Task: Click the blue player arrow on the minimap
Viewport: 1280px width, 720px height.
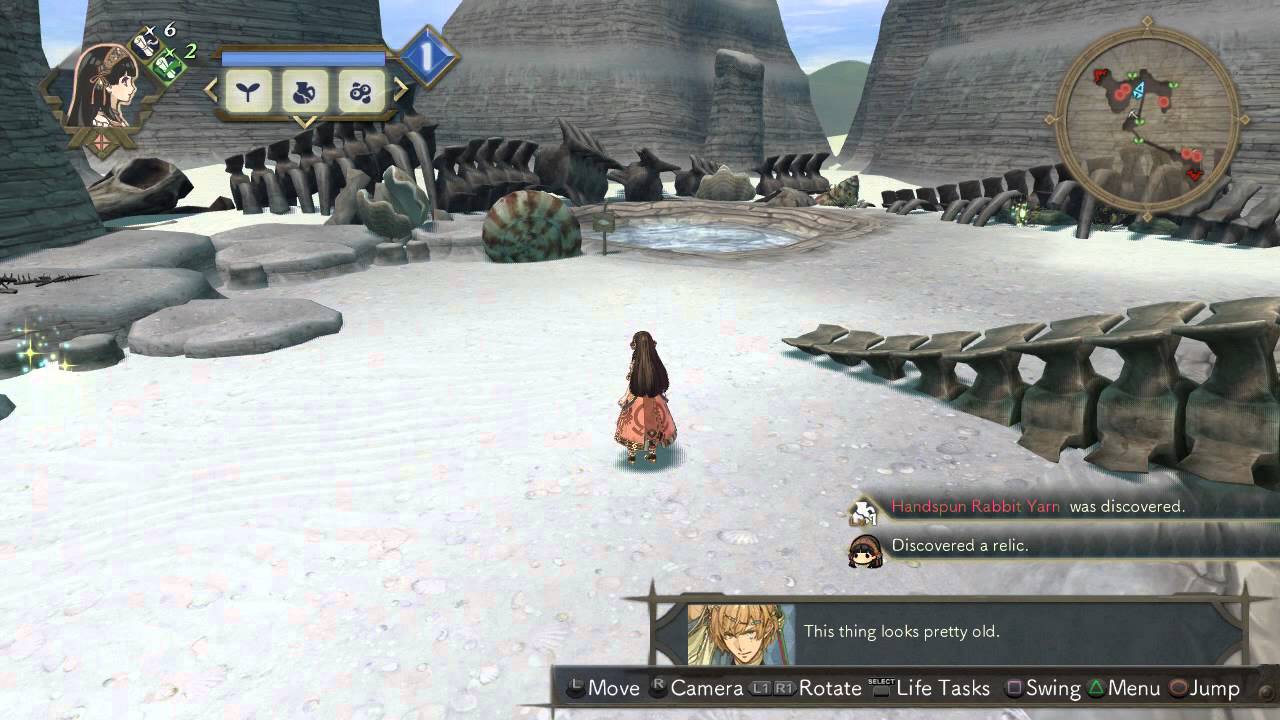Action: coord(1138,91)
